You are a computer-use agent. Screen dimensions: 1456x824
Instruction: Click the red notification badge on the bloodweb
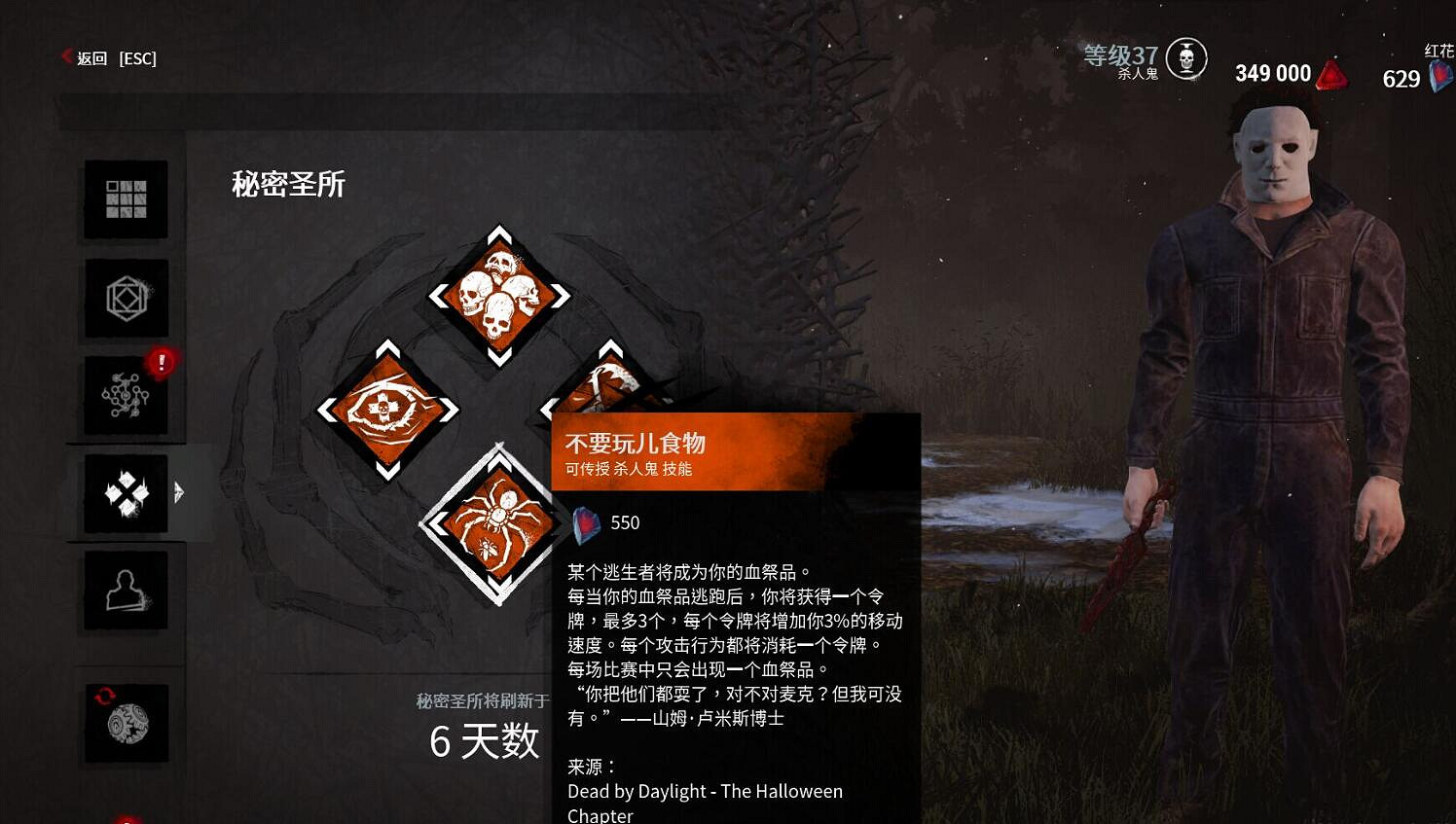(162, 361)
